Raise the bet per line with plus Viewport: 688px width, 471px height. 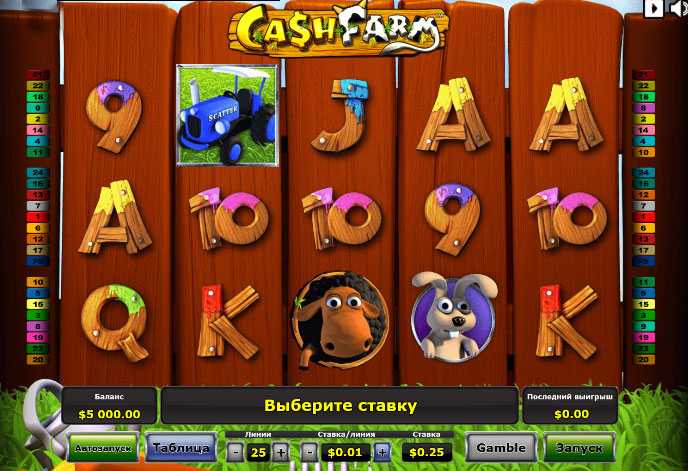click(382, 452)
